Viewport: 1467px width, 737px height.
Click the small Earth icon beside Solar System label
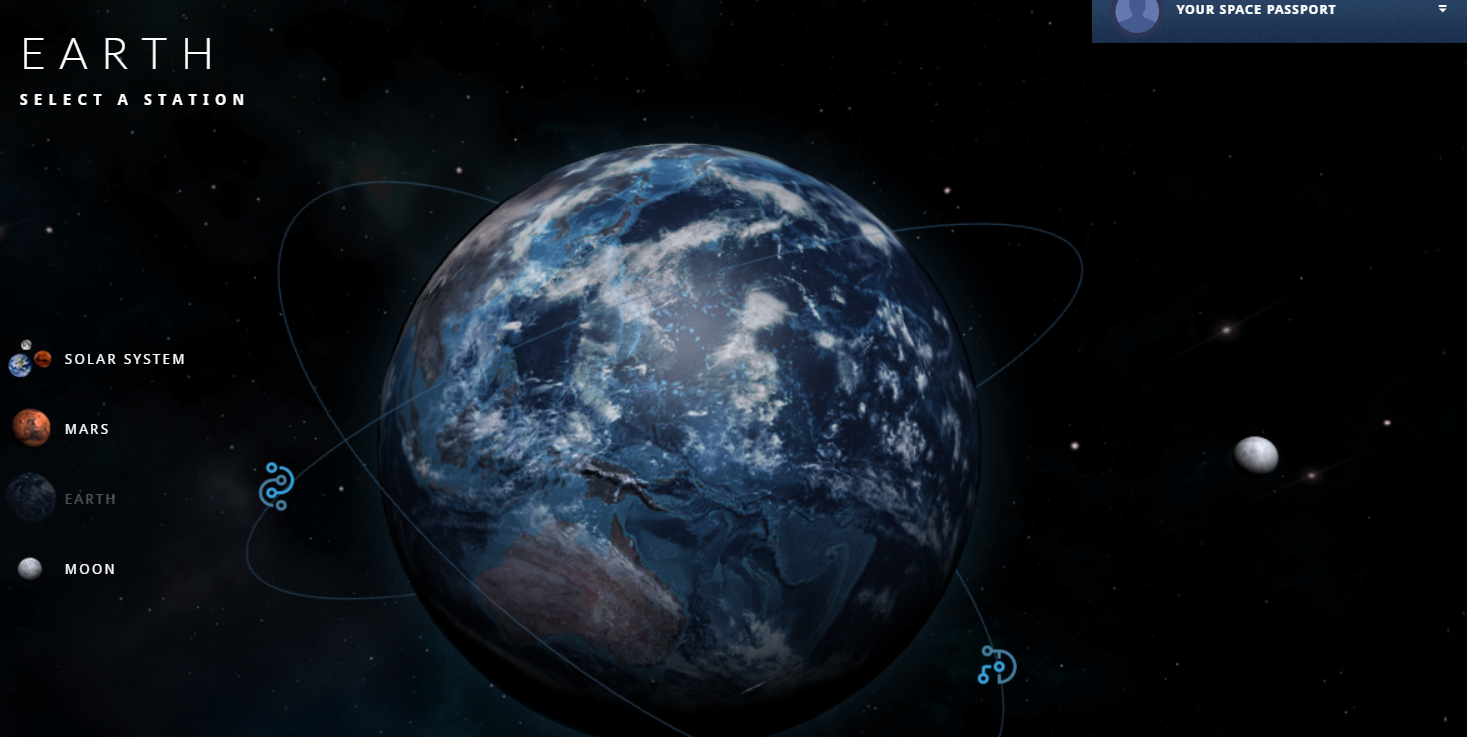[x=19, y=366]
